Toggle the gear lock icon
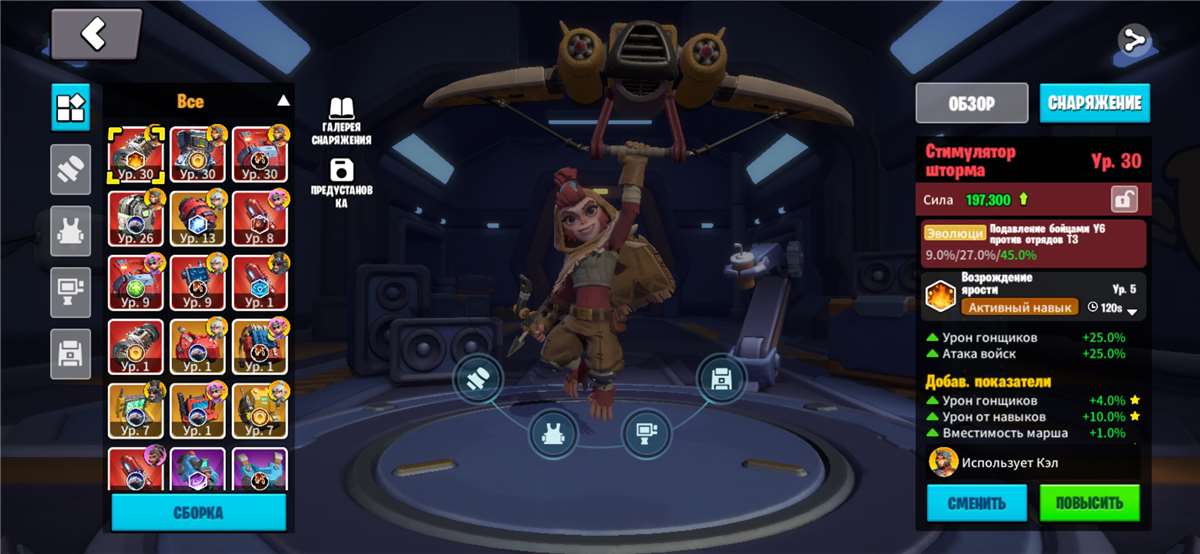Viewport: 1200px width, 554px height. [x=1125, y=199]
